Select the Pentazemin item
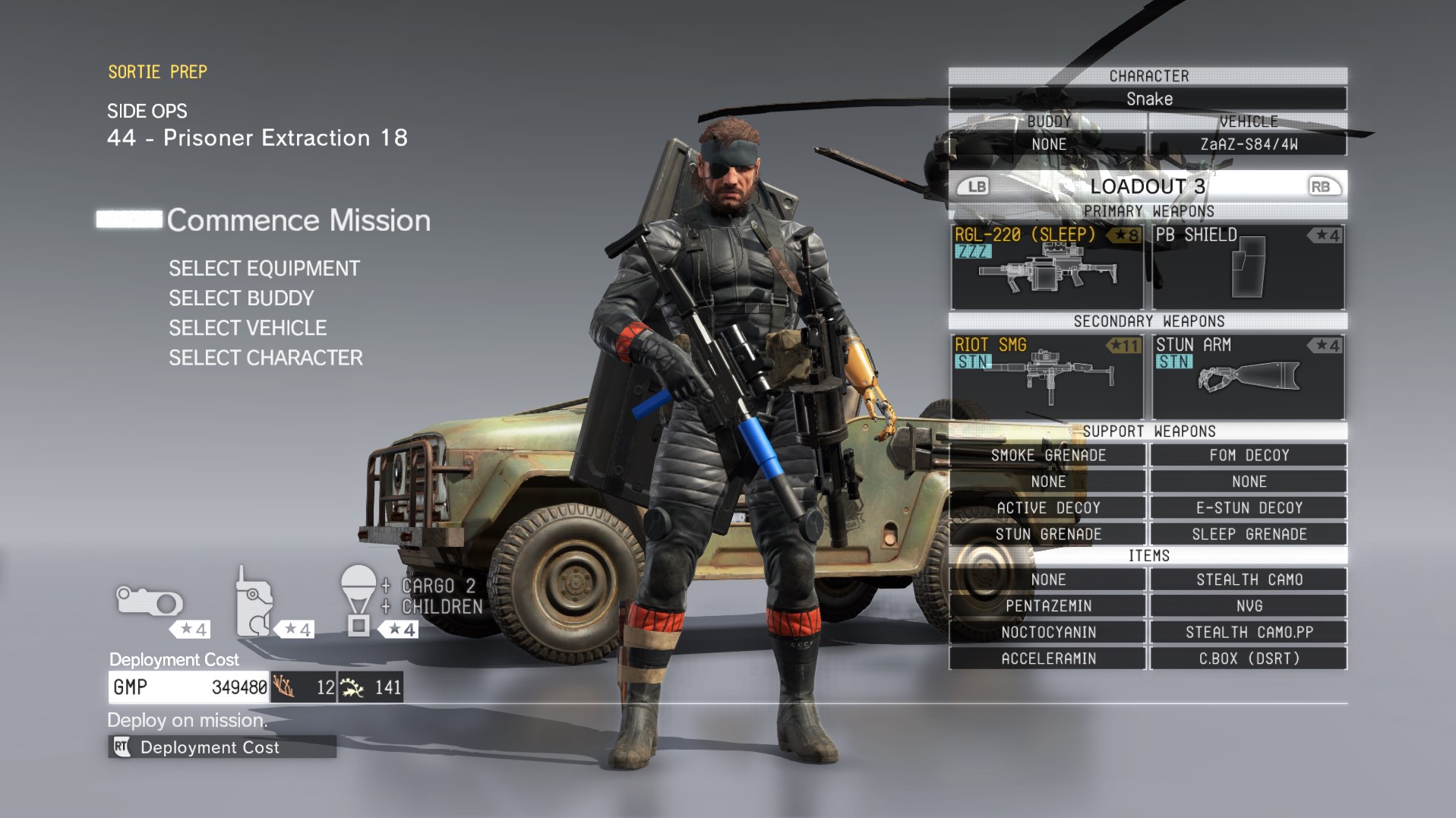The image size is (1456, 818). [1048, 606]
